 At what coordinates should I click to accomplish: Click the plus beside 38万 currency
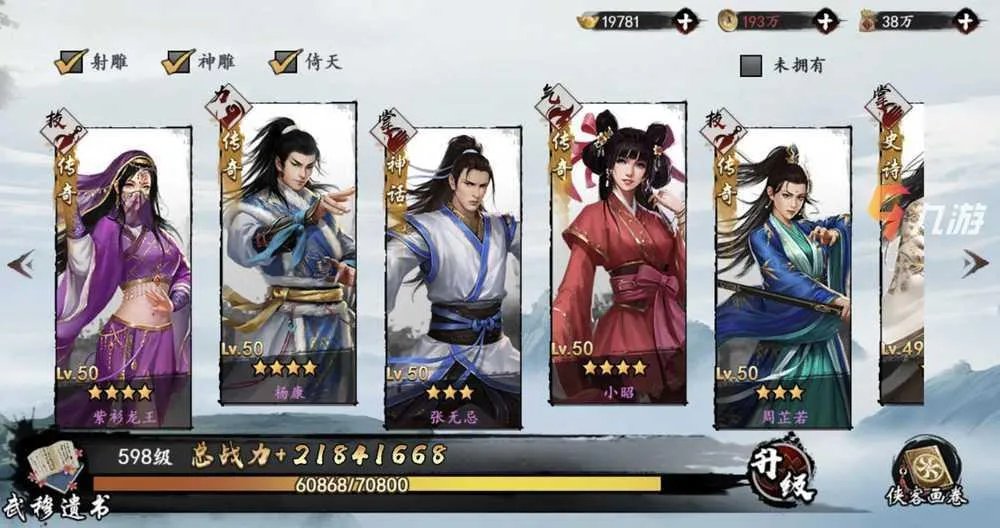[964, 20]
